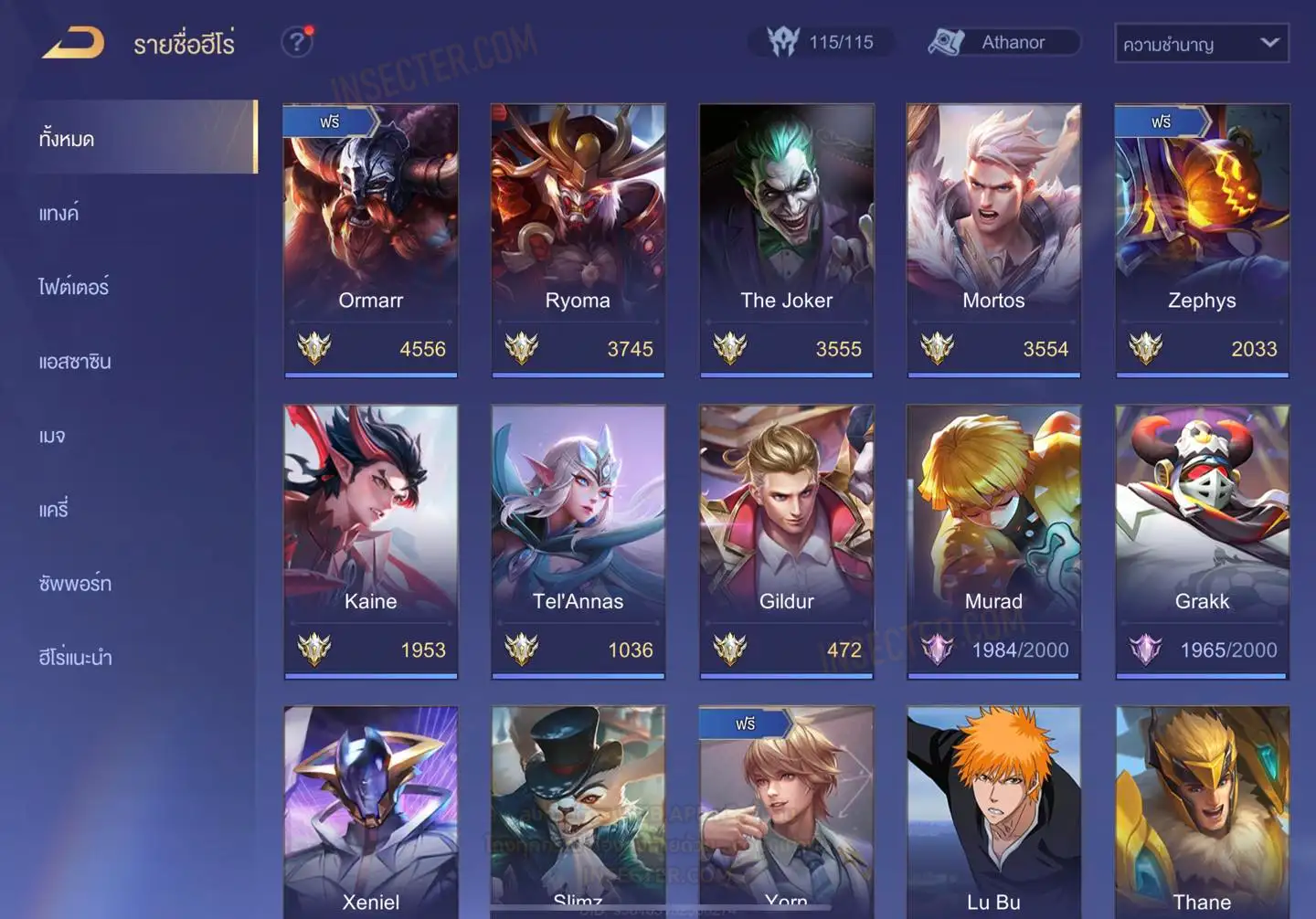
Task: Switch to the ซัพพอร์ท tab
Action: pyautogui.click(x=75, y=584)
